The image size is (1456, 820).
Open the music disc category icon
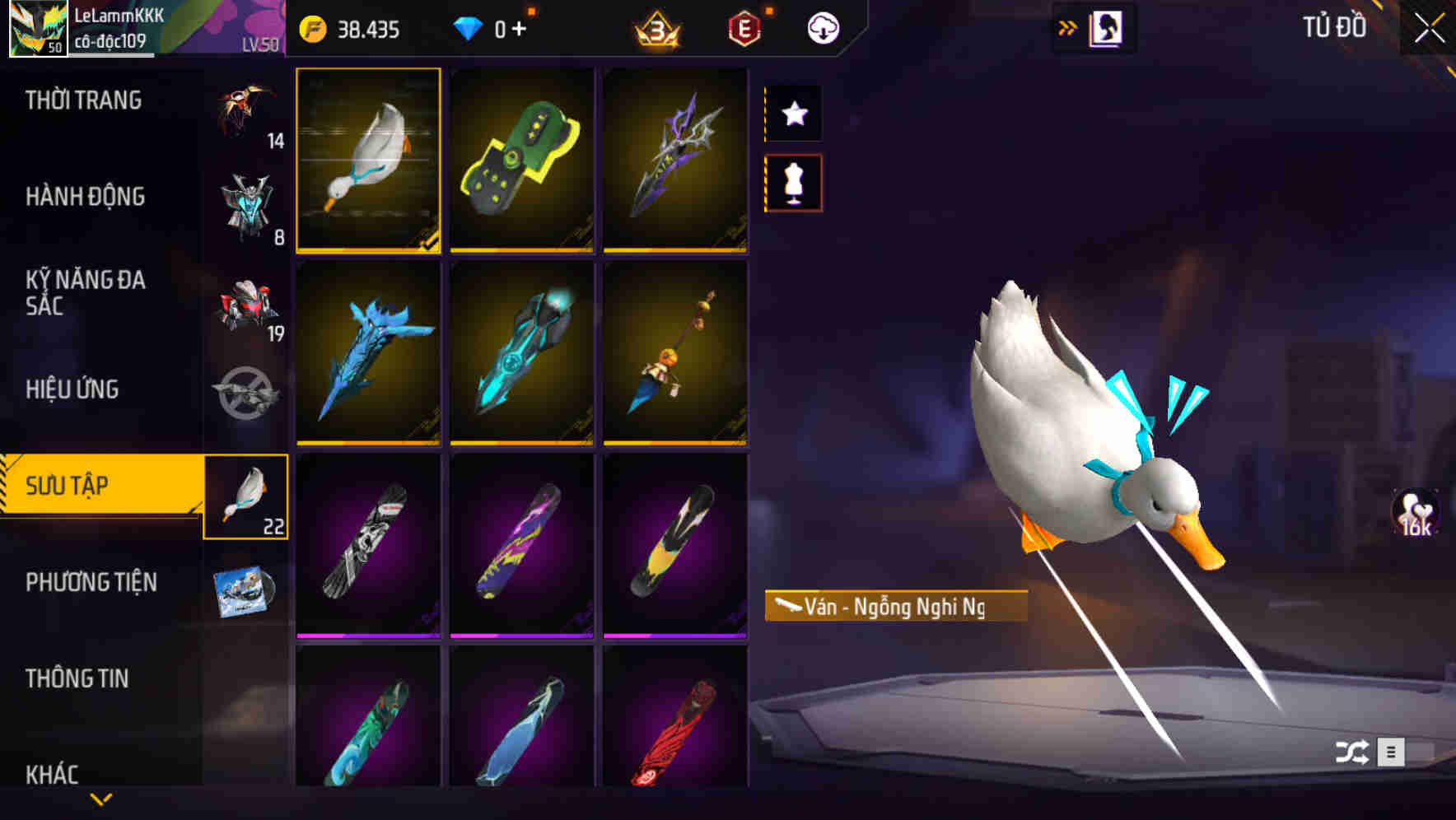[247, 590]
